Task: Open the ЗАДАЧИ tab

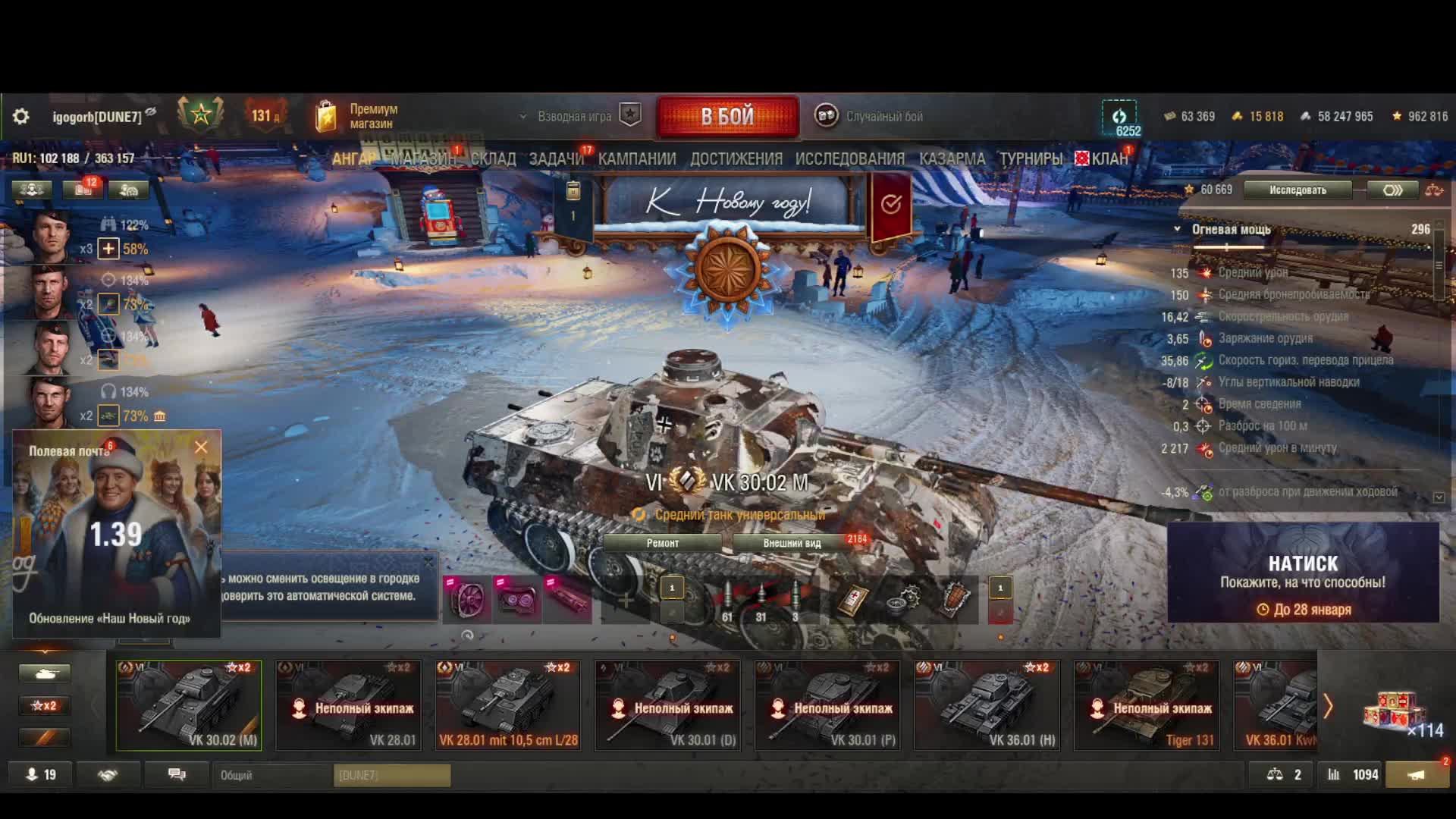Action: coord(556,158)
